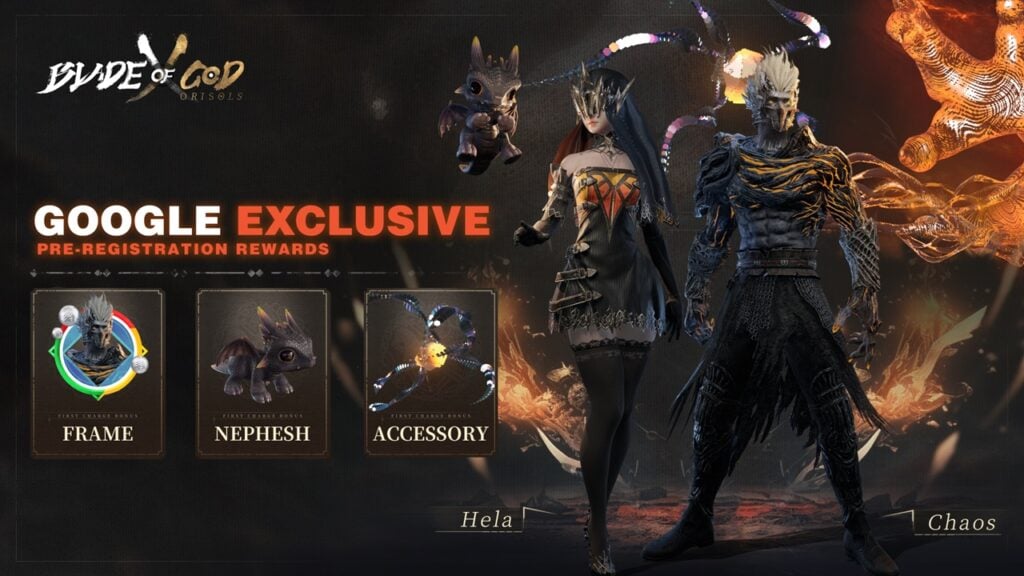Viewport: 1024px width, 576px height.
Task: Open the Accessory reward card
Action: (x=430, y=372)
